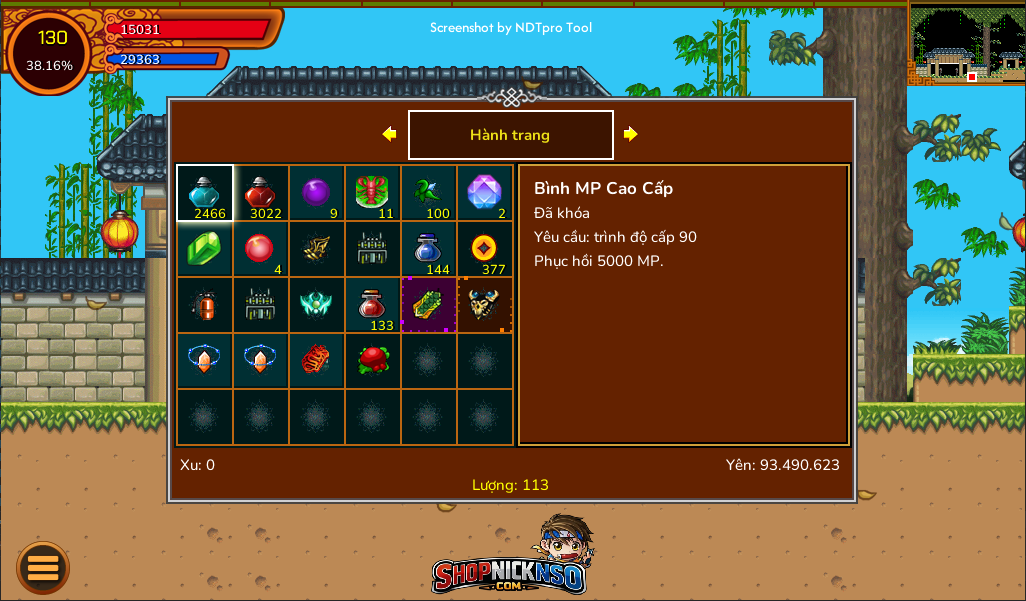Pick the purple orb item slot
Screen dimensions: 1026x601
point(317,193)
